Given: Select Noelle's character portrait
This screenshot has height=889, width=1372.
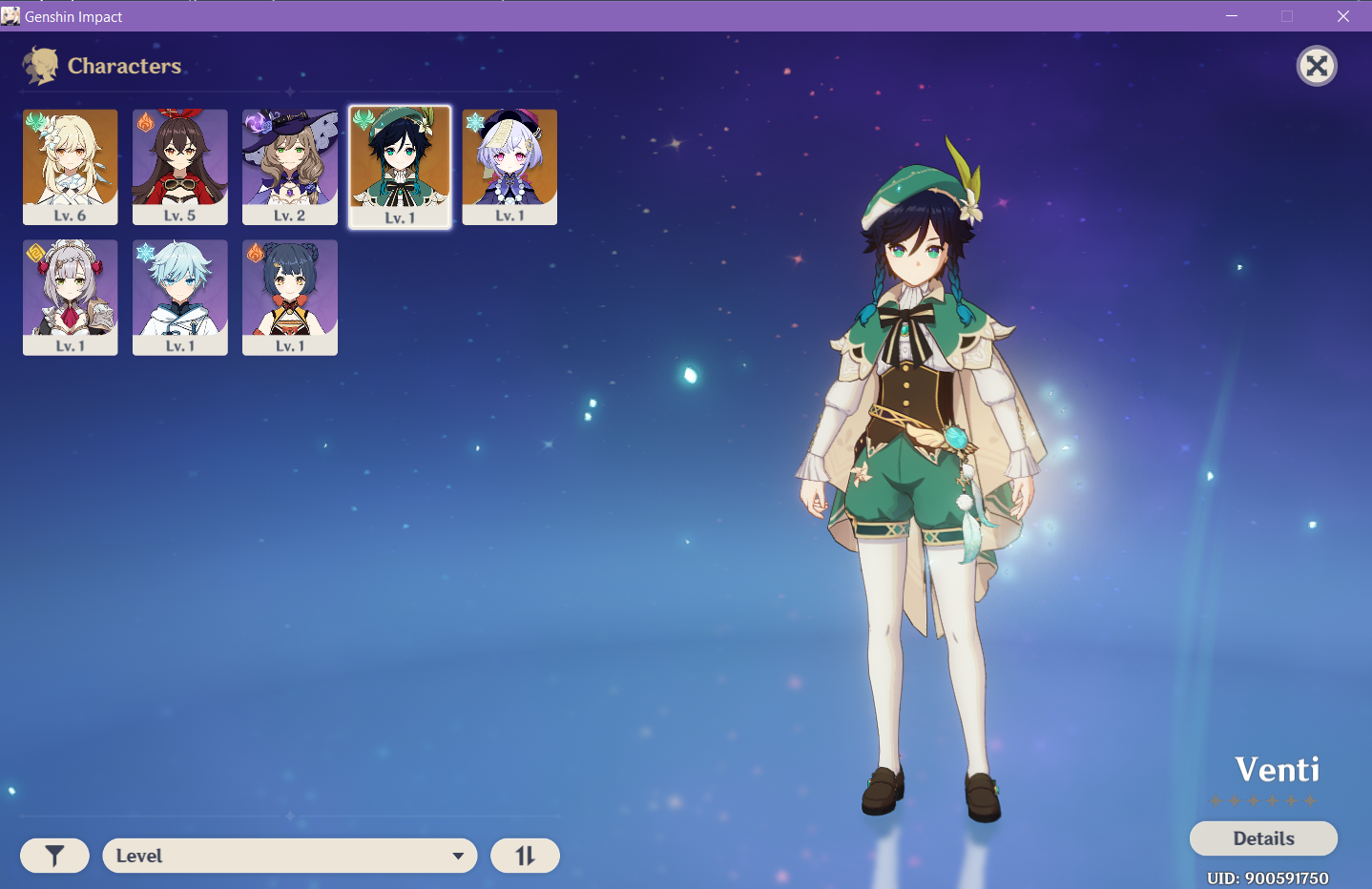Looking at the screenshot, I should point(71,297).
